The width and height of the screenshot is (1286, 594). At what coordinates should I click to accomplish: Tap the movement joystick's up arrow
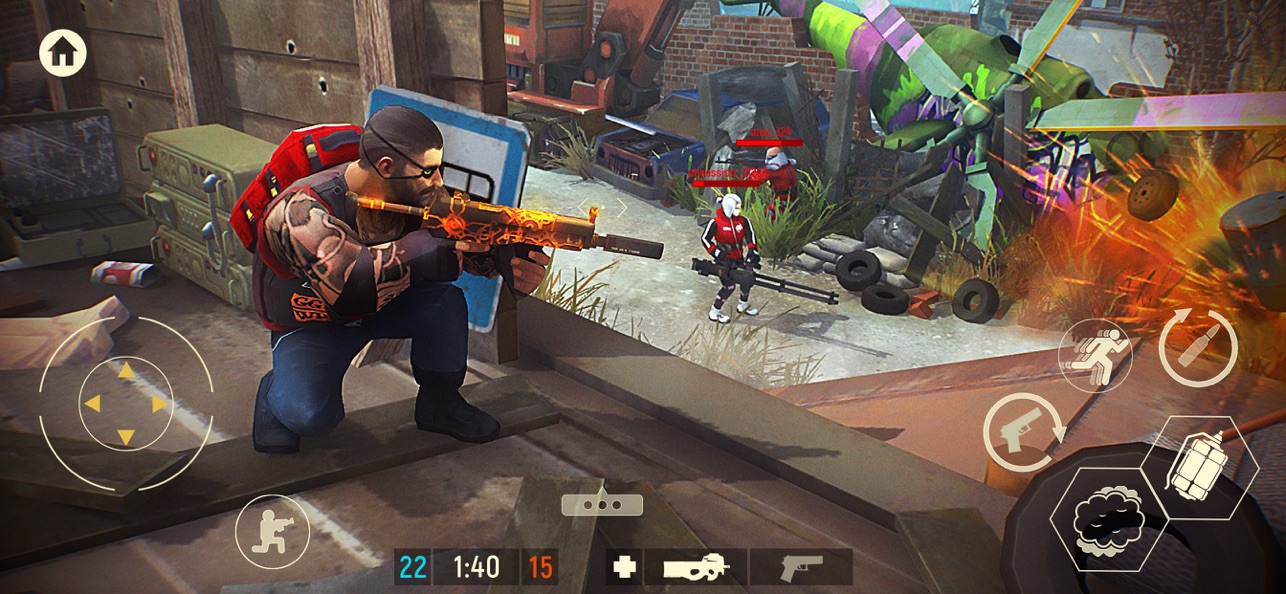[126, 372]
